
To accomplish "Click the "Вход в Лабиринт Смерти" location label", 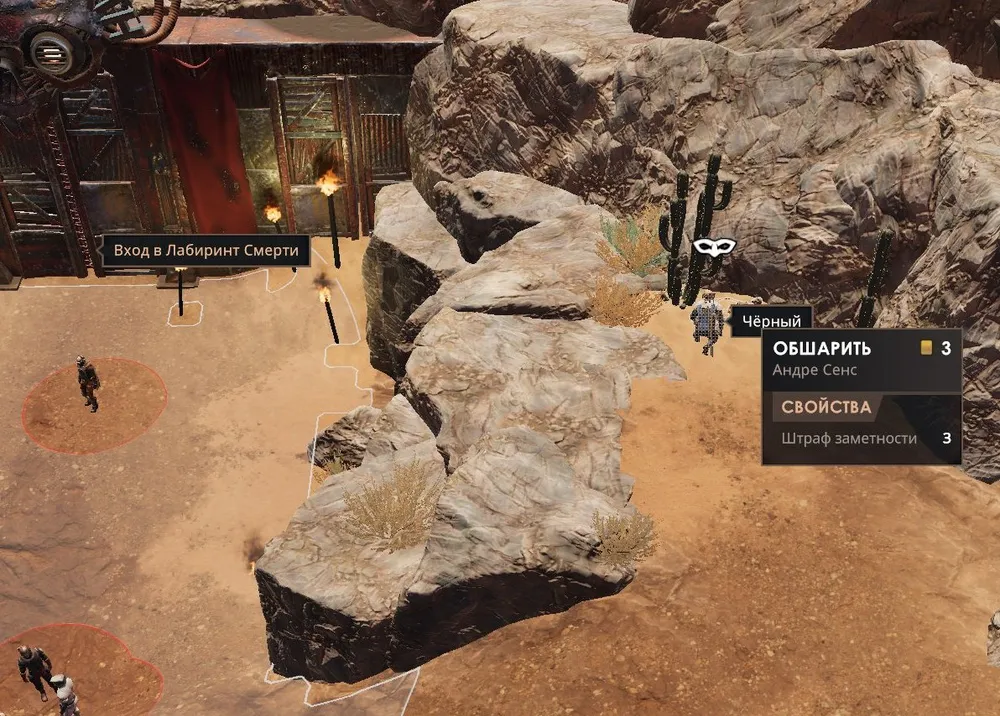I will point(205,250).
